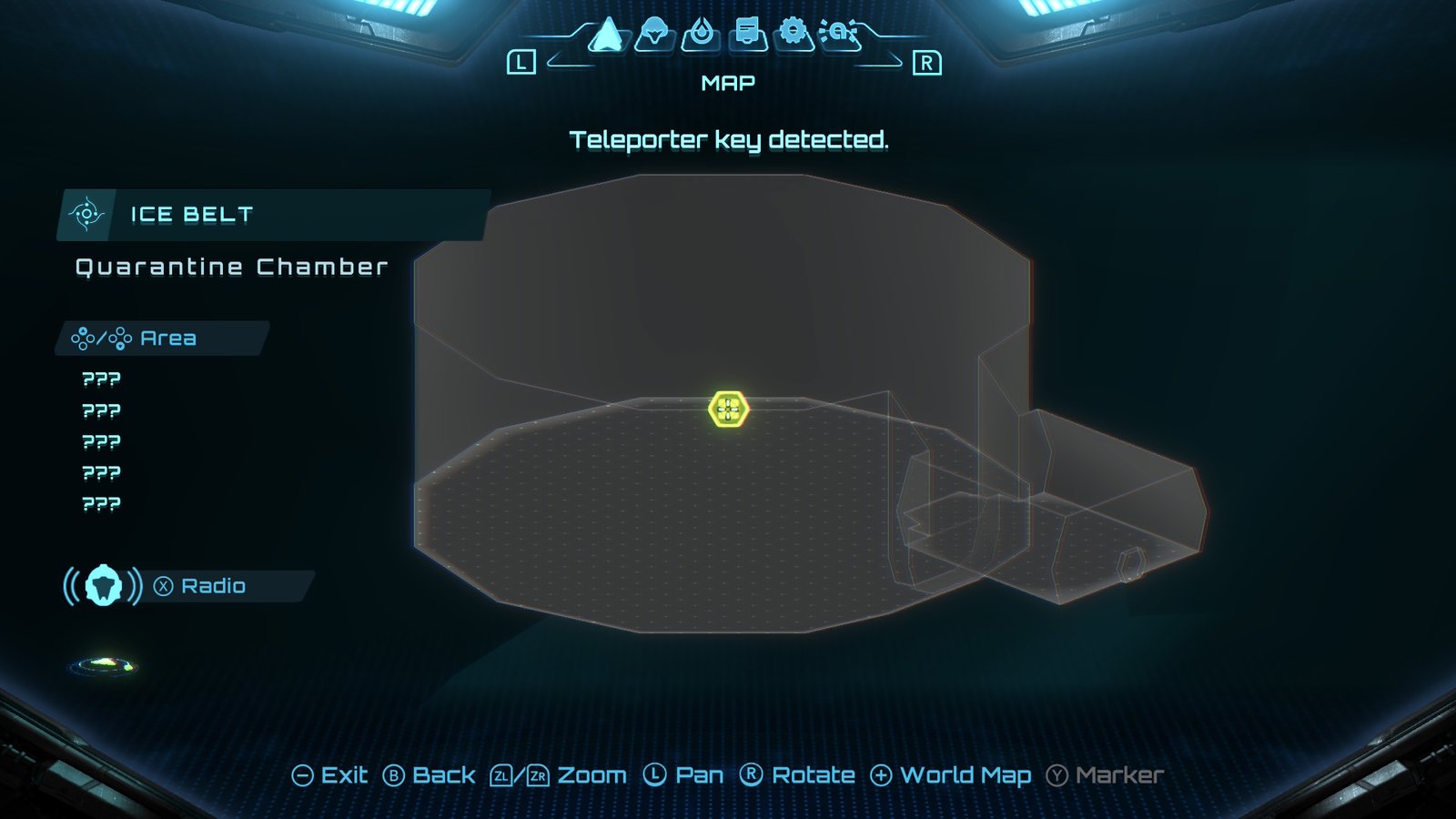Click the Ice Belt region emblem icon
1456x819 pixels.
88,215
